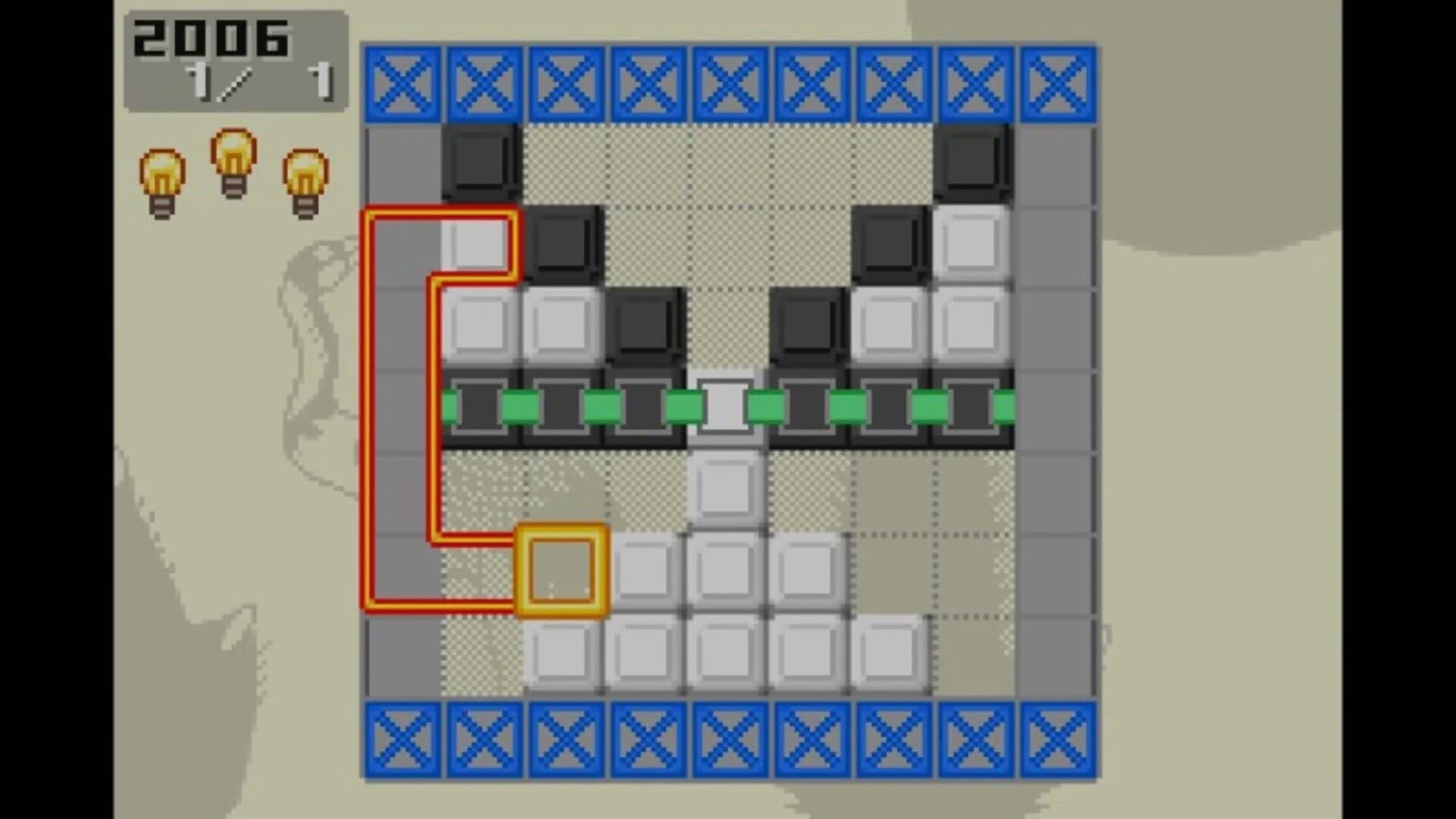Click the lone white tile in the bottom-left puzzle row
The width and height of the screenshot is (1456, 819).
tap(561, 653)
